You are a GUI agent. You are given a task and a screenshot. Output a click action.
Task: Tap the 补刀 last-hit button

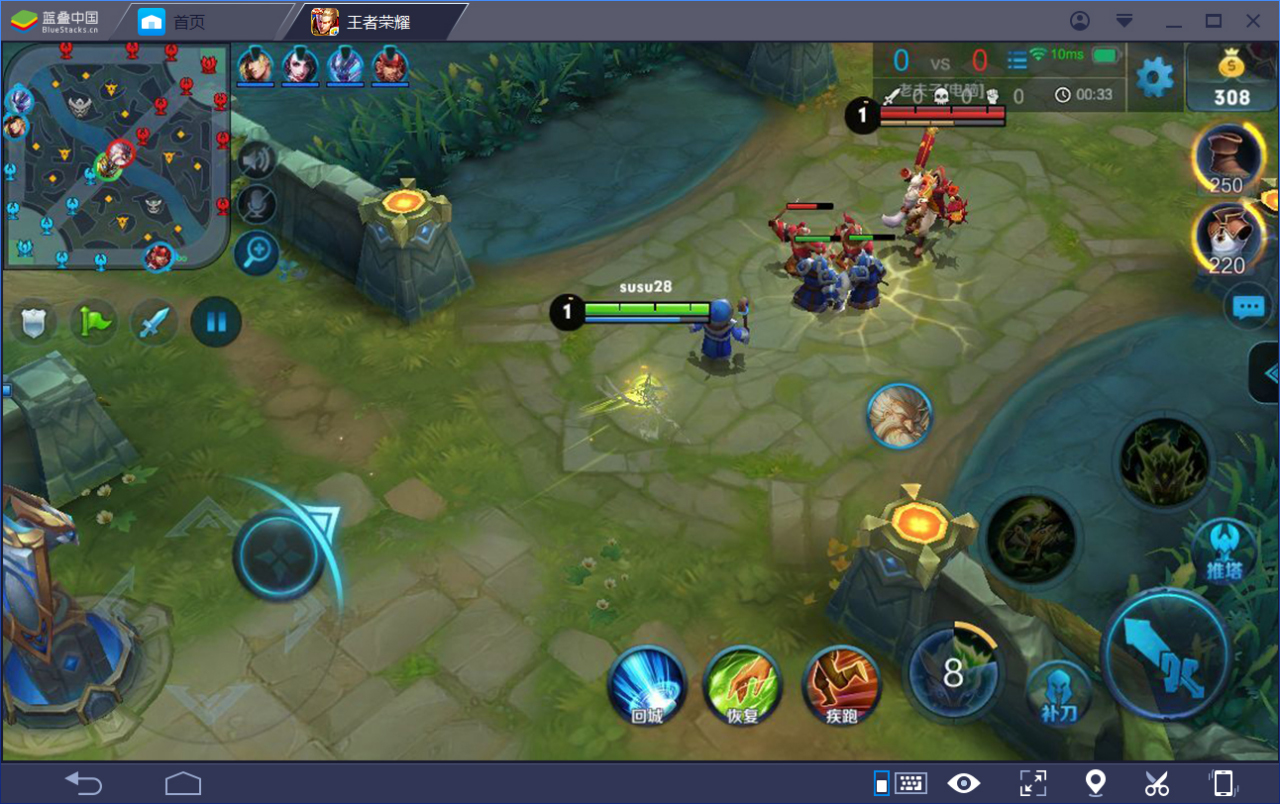click(1059, 692)
